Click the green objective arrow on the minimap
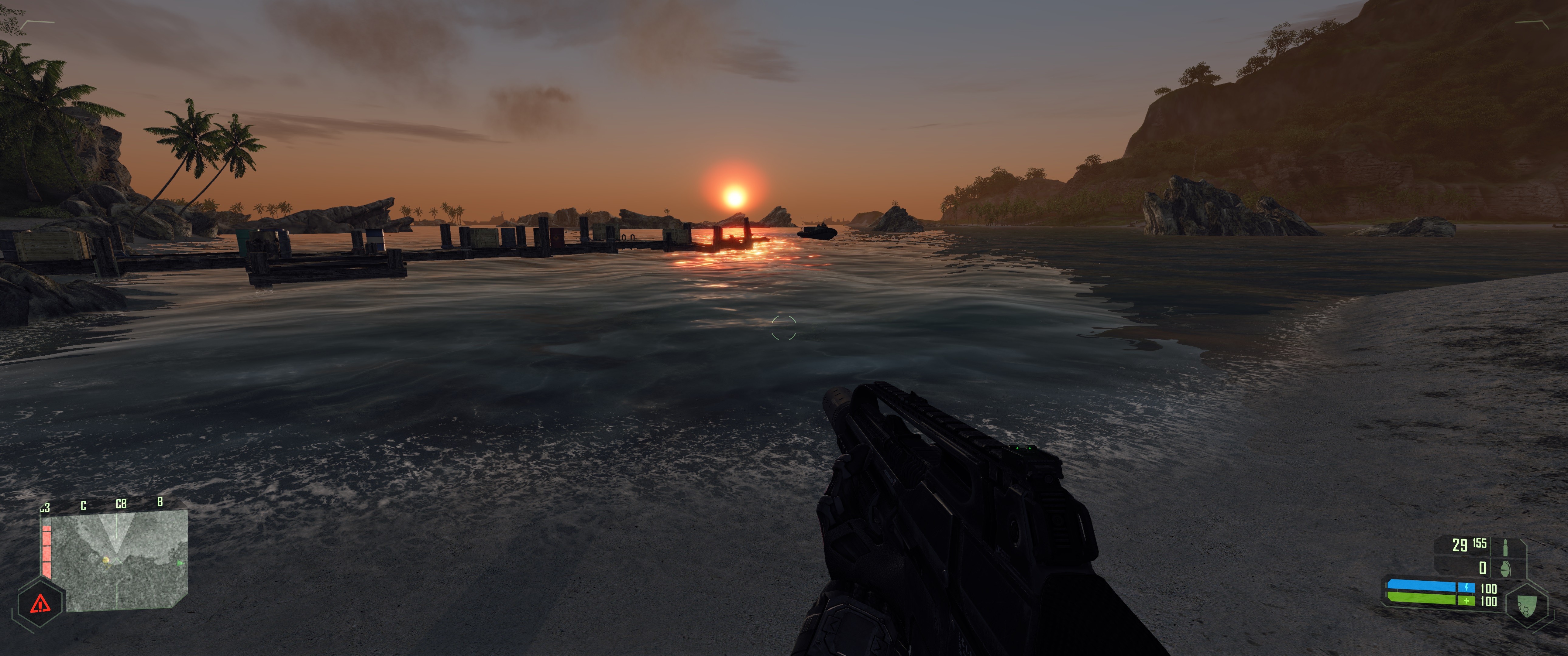The image size is (1568, 656). [x=180, y=563]
